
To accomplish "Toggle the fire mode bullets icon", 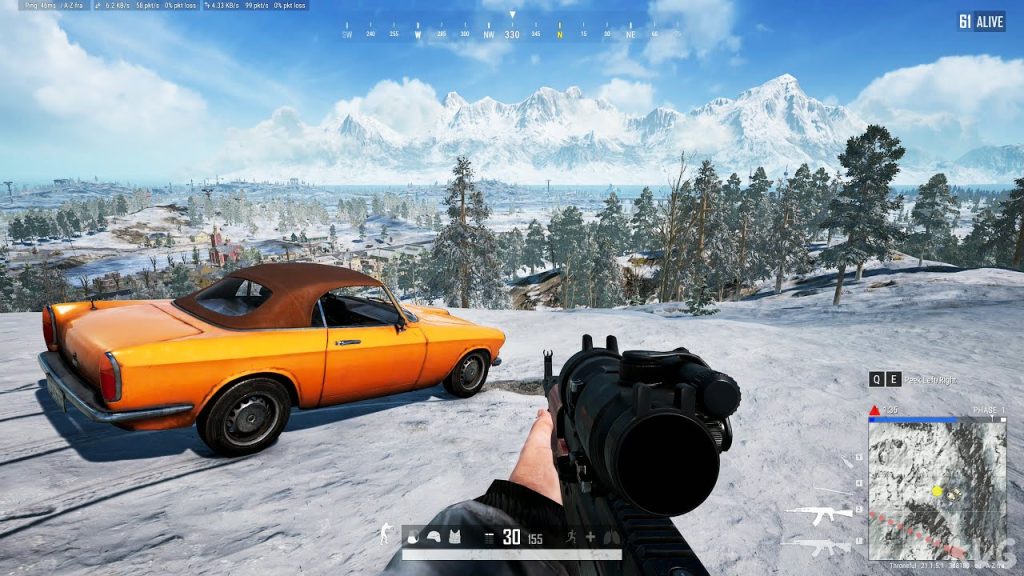I will pyautogui.click(x=488, y=538).
